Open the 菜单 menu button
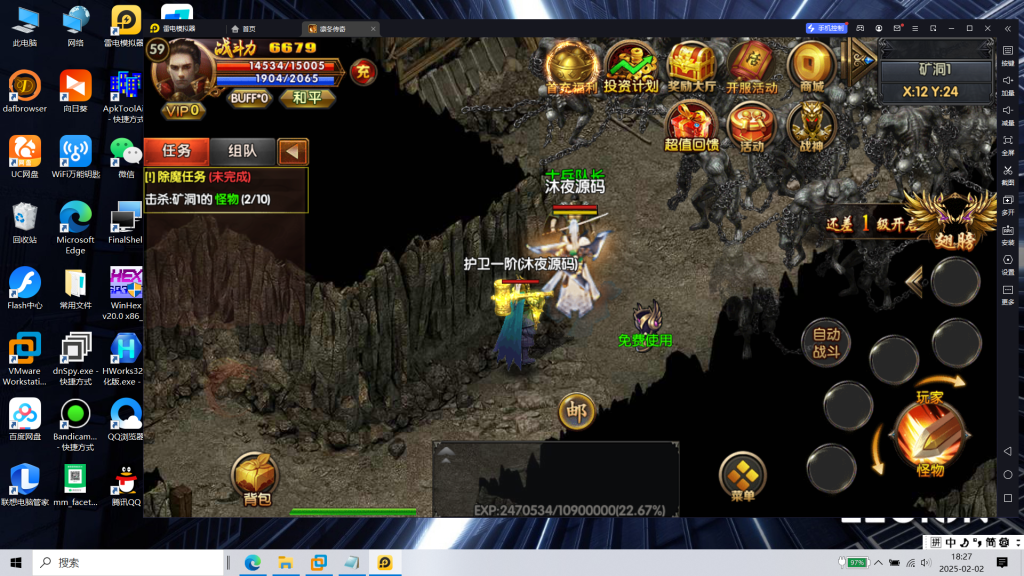 click(x=742, y=478)
